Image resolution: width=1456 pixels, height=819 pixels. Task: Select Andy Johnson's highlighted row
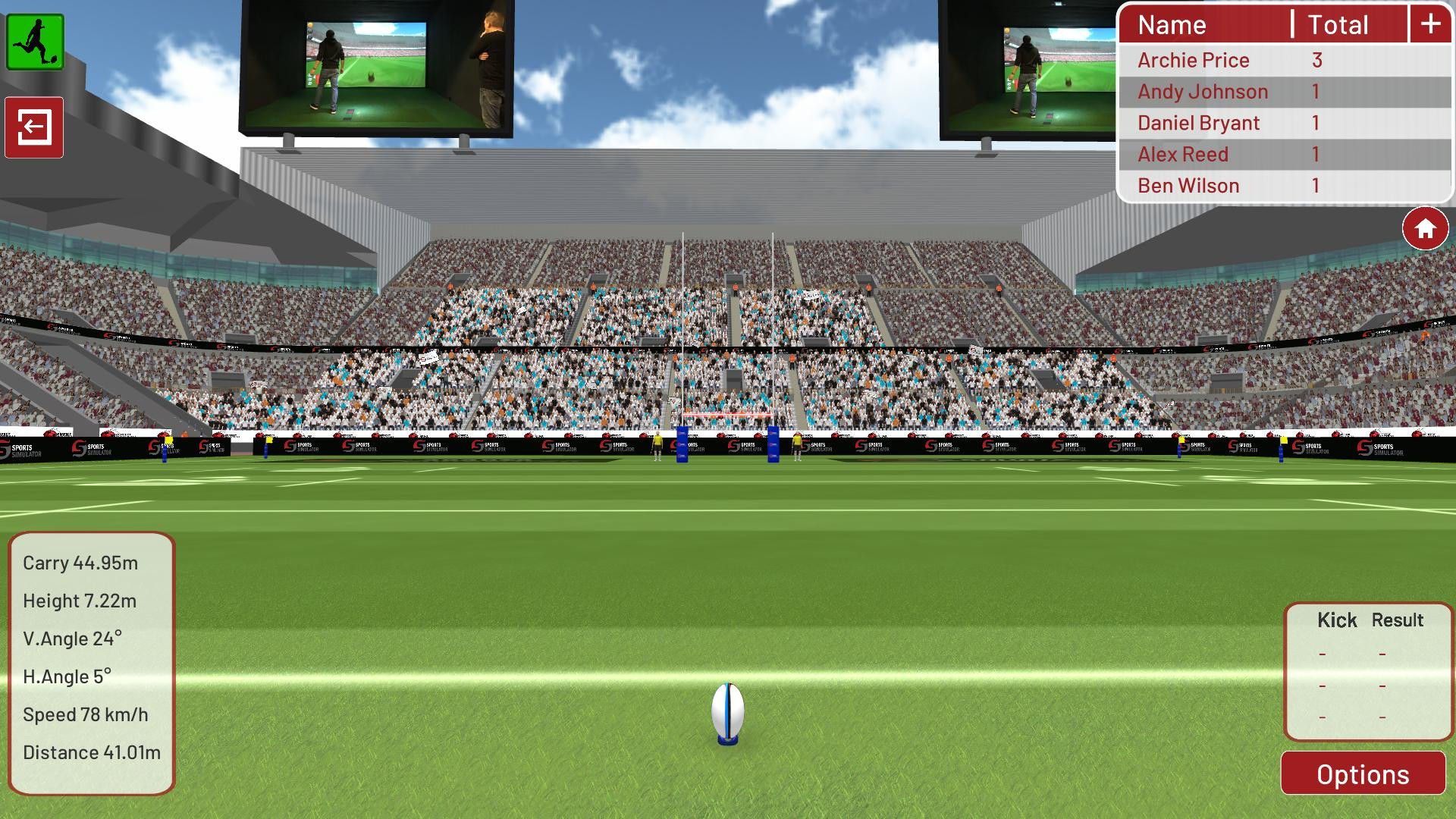point(1203,91)
